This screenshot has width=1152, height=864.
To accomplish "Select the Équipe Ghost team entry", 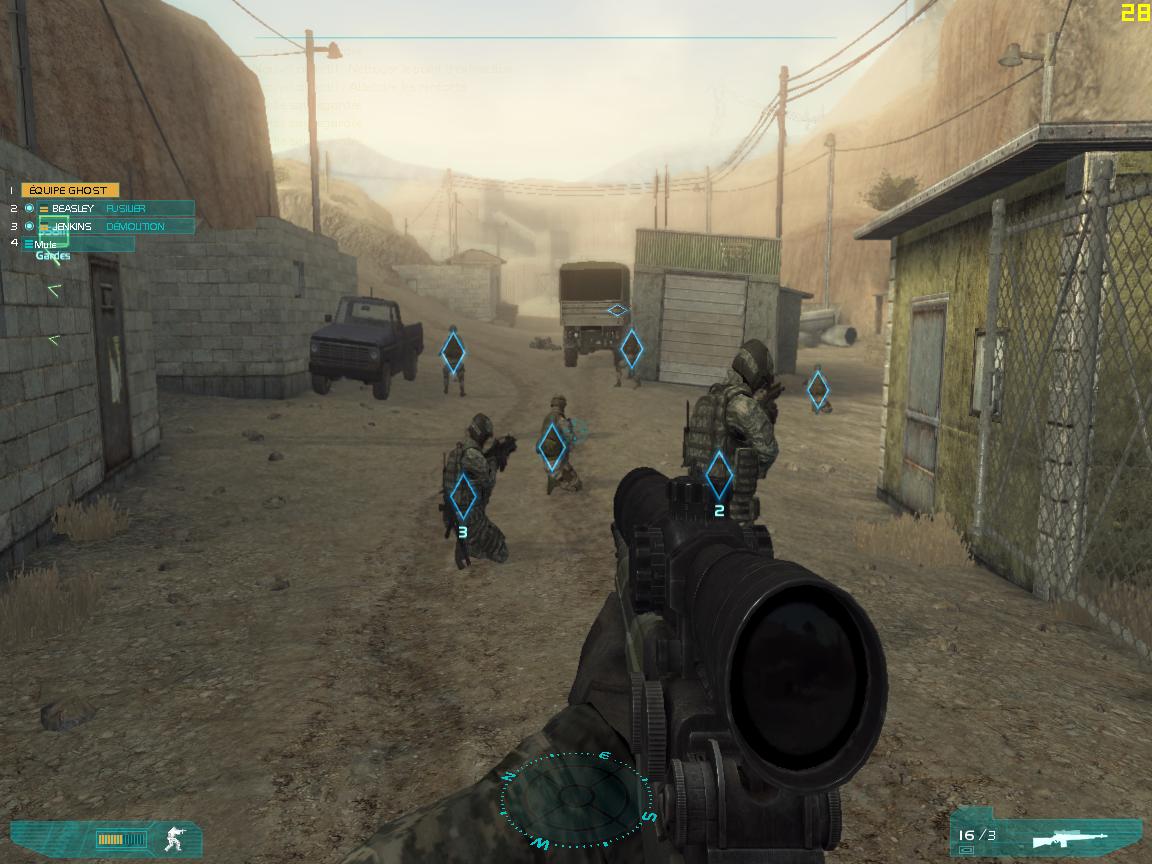I will click(69, 190).
